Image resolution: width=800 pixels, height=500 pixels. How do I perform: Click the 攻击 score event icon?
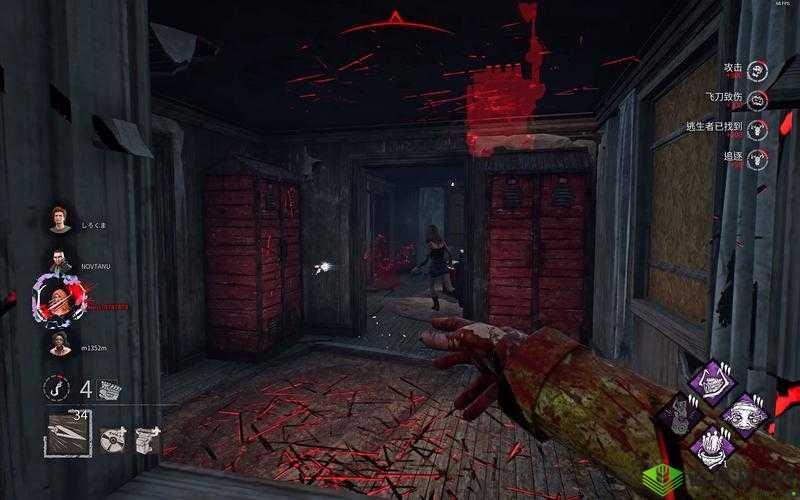pos(760,70)
